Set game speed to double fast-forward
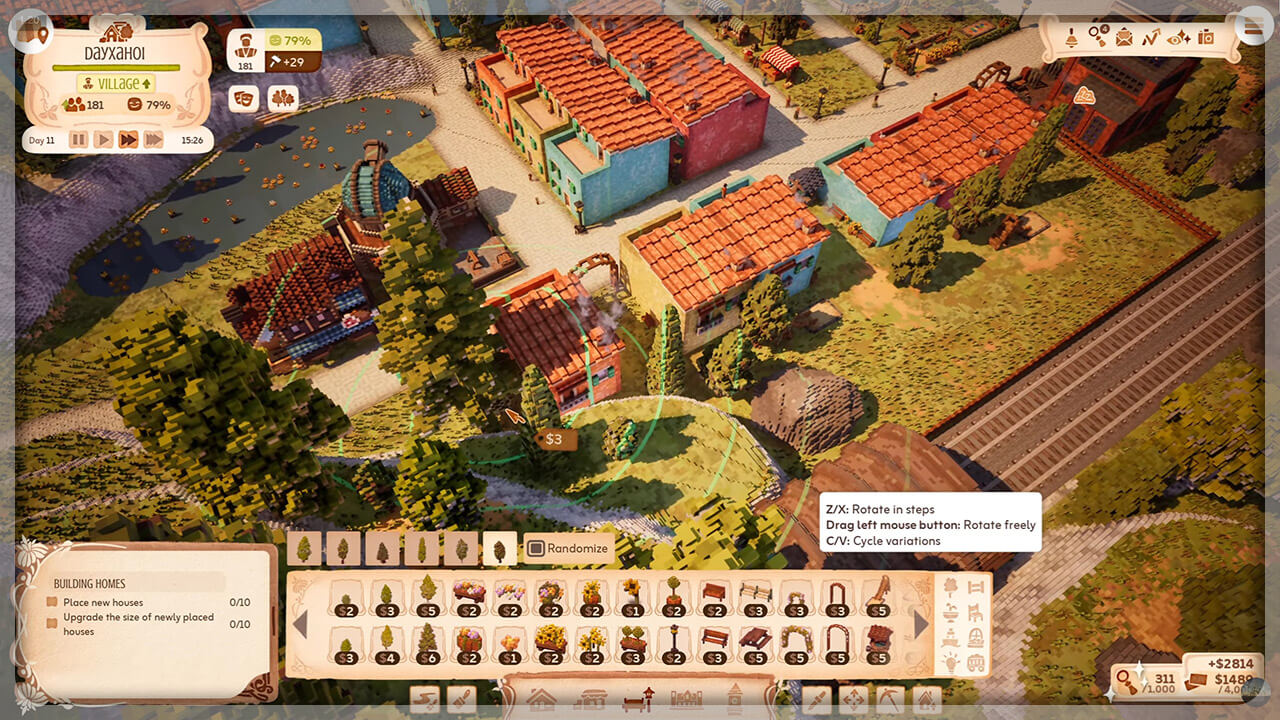Image resolution: width=1280 pixels, height=720 pixels. 128,140
